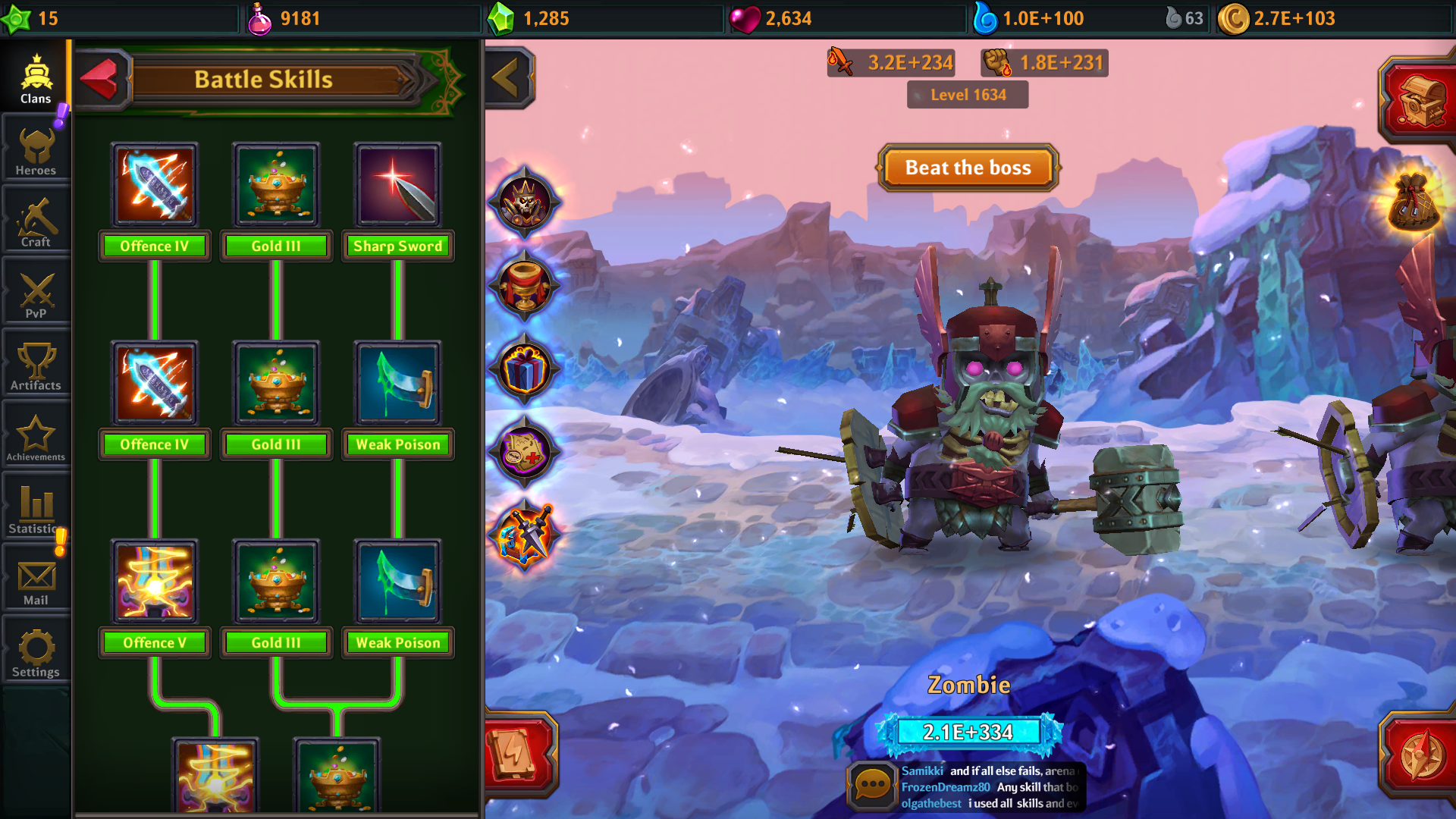Open the golden goblet icon
The height and width of the screenshot is (819, 1456).
pos(524,286)
